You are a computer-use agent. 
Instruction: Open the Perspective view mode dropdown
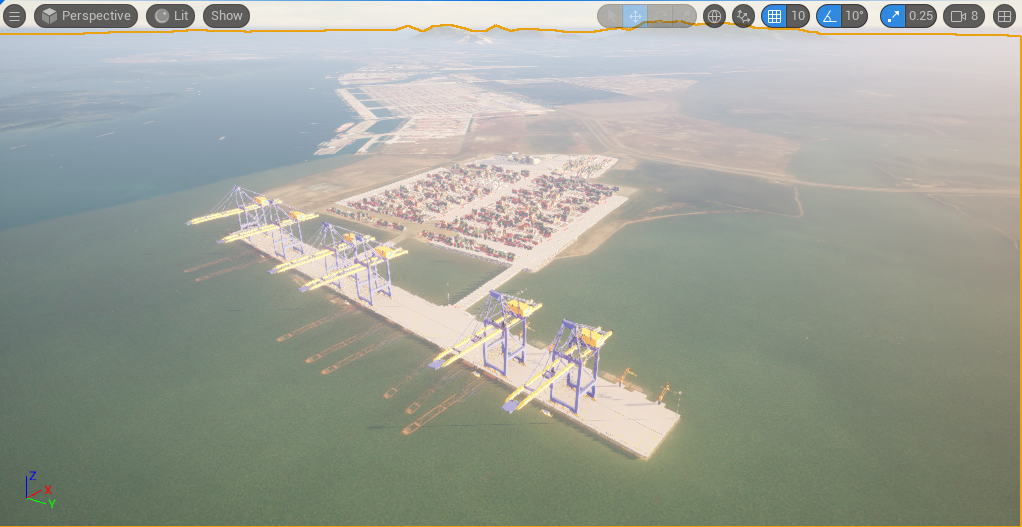pyautogui.click(x=86, y=16)
